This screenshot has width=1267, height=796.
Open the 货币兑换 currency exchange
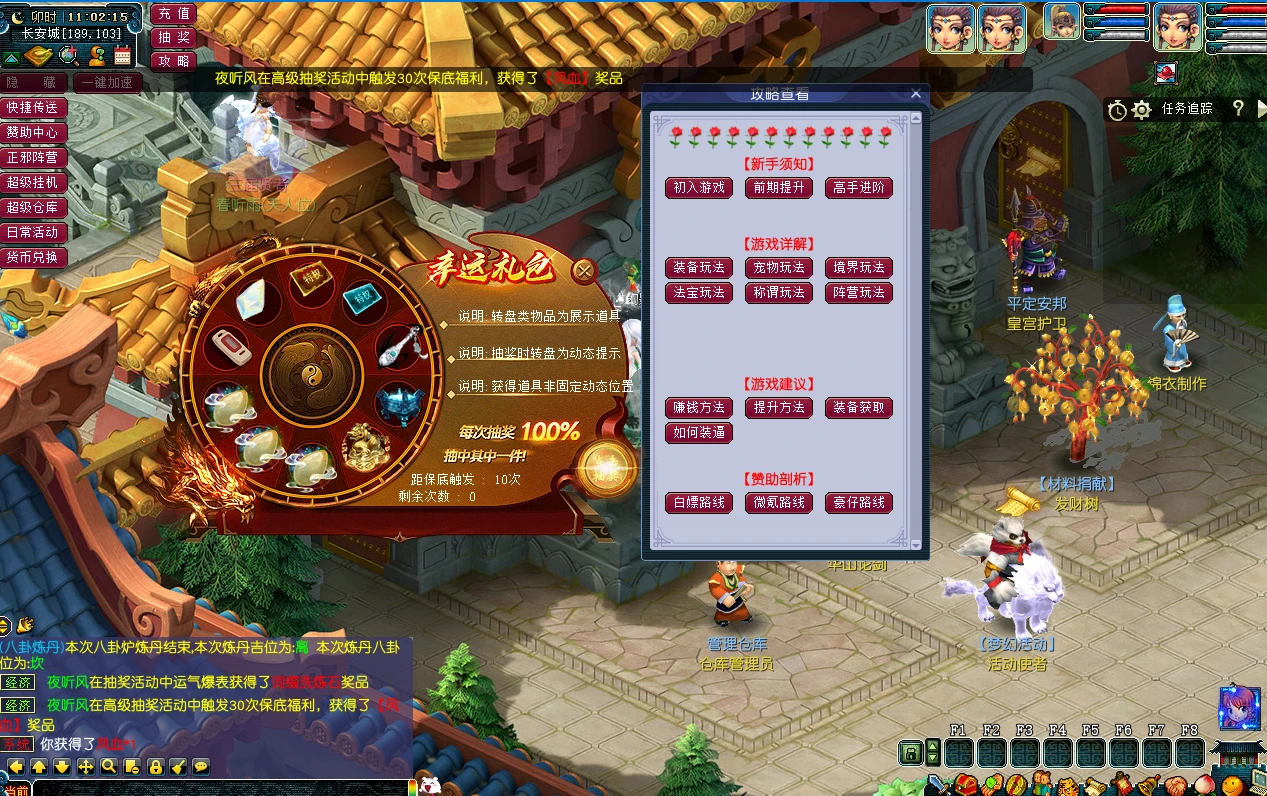pyautogui.click(x=32, y=257)
